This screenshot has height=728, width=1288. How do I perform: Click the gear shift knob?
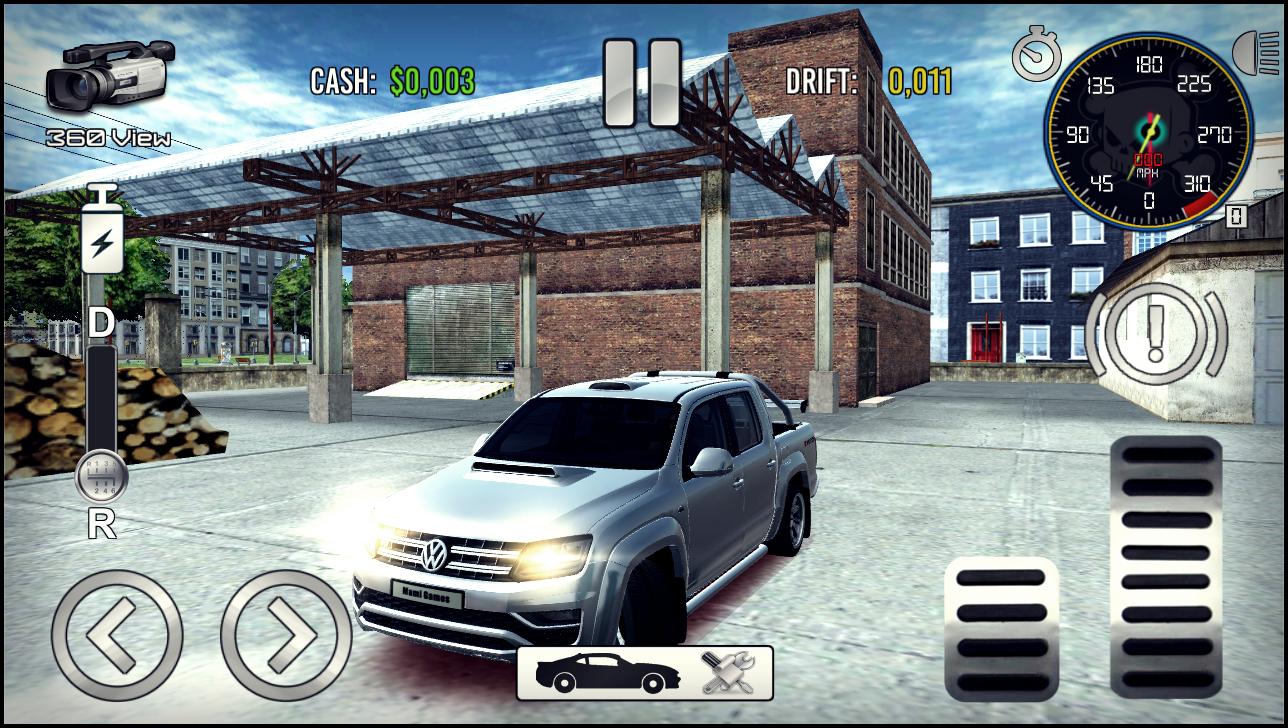click(101, 477)
